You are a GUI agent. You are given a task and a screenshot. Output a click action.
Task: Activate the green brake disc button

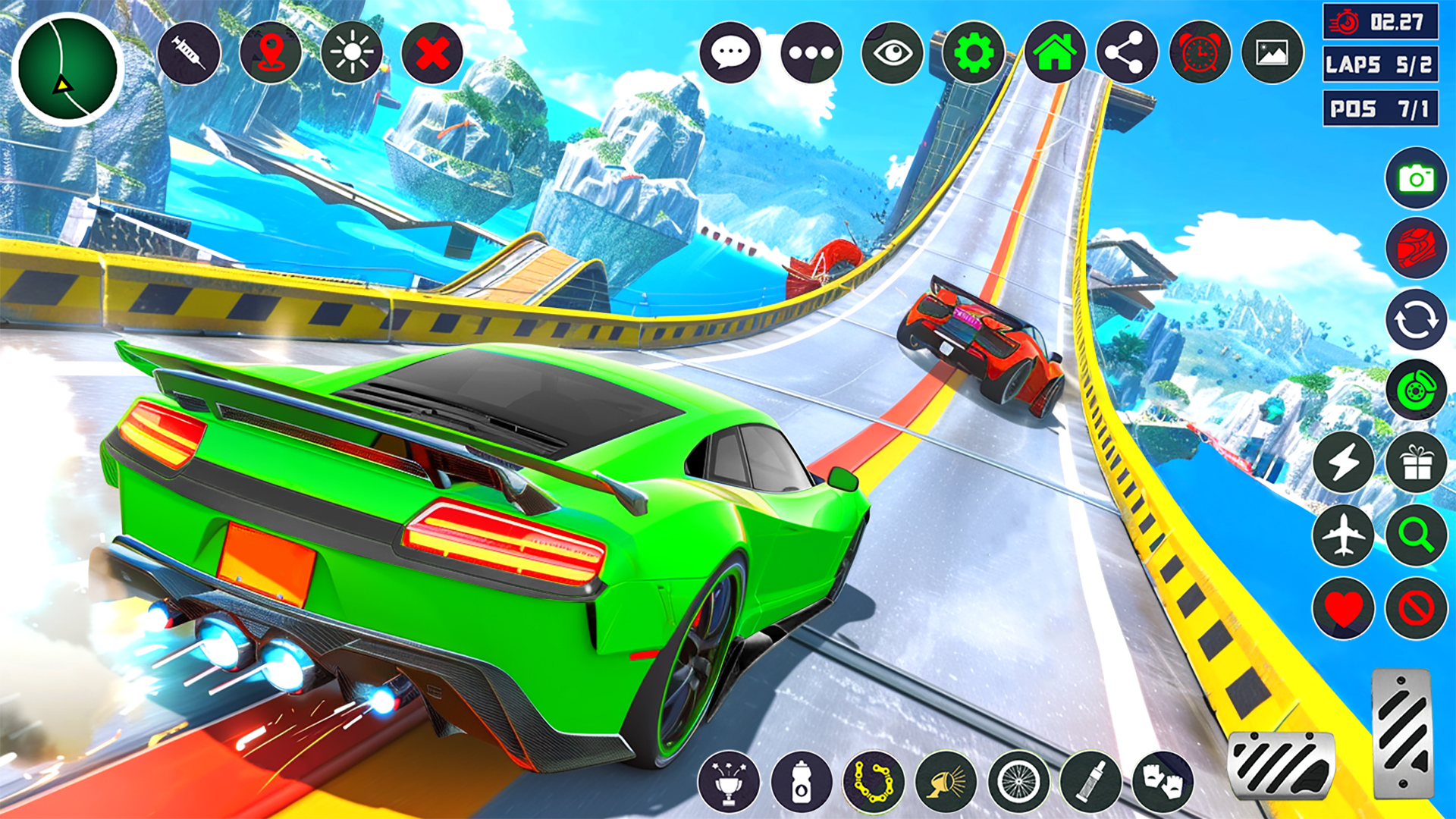pos(1416,391)
